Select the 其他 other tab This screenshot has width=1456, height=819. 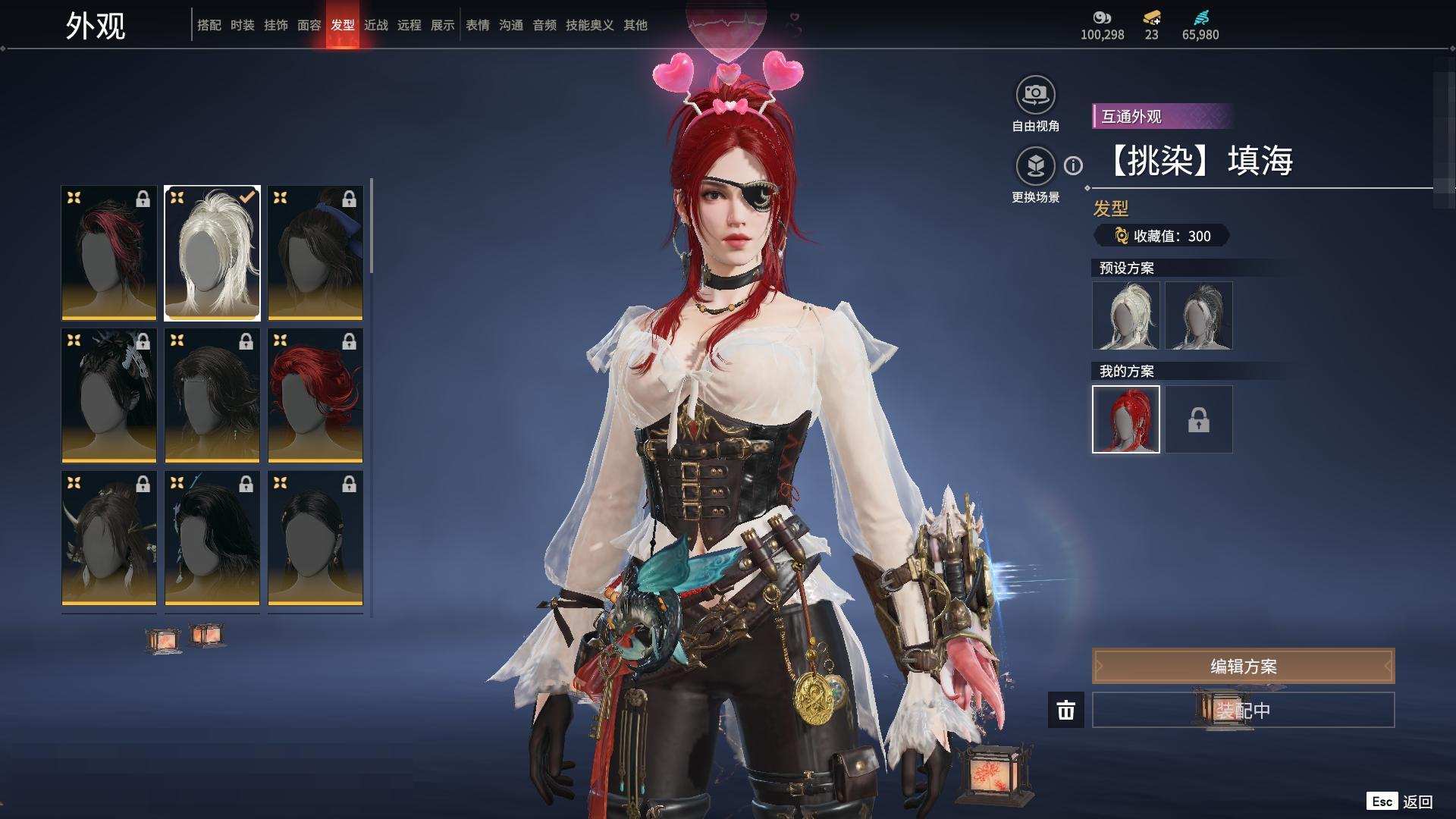(x=635, y=25)
